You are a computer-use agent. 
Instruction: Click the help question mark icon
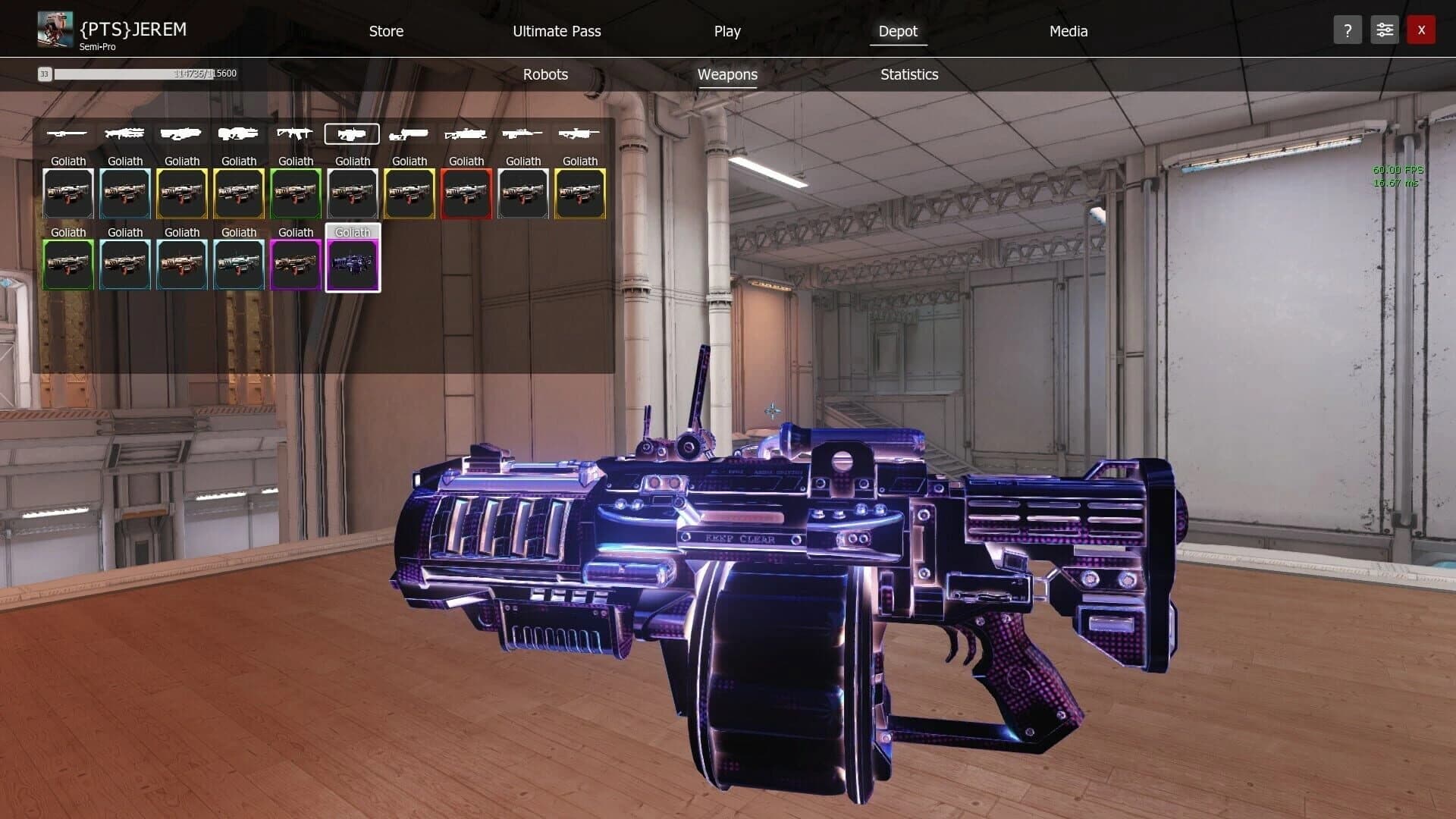1348,30
